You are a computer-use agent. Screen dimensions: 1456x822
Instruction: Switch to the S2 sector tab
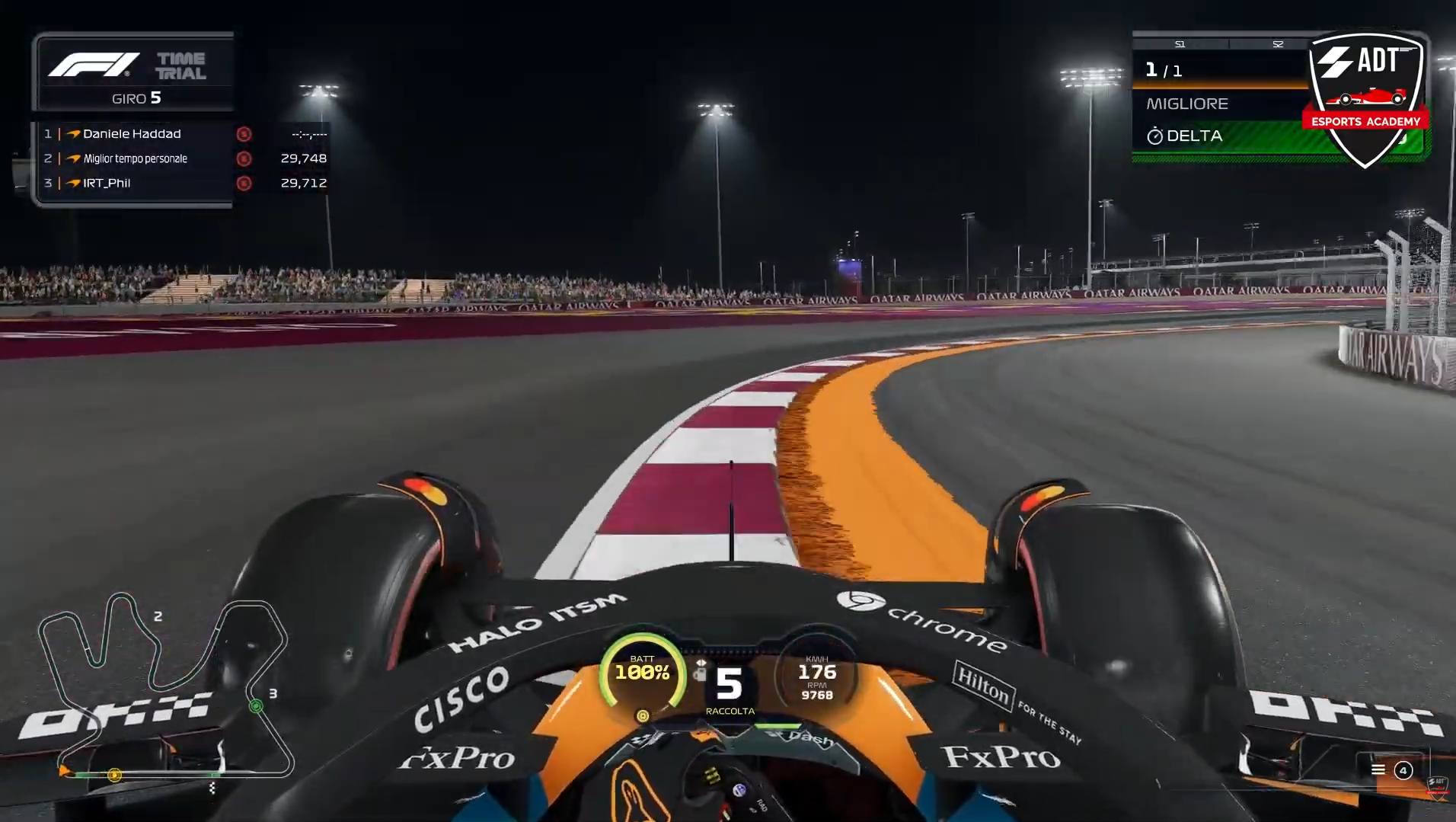point(1277,43)
